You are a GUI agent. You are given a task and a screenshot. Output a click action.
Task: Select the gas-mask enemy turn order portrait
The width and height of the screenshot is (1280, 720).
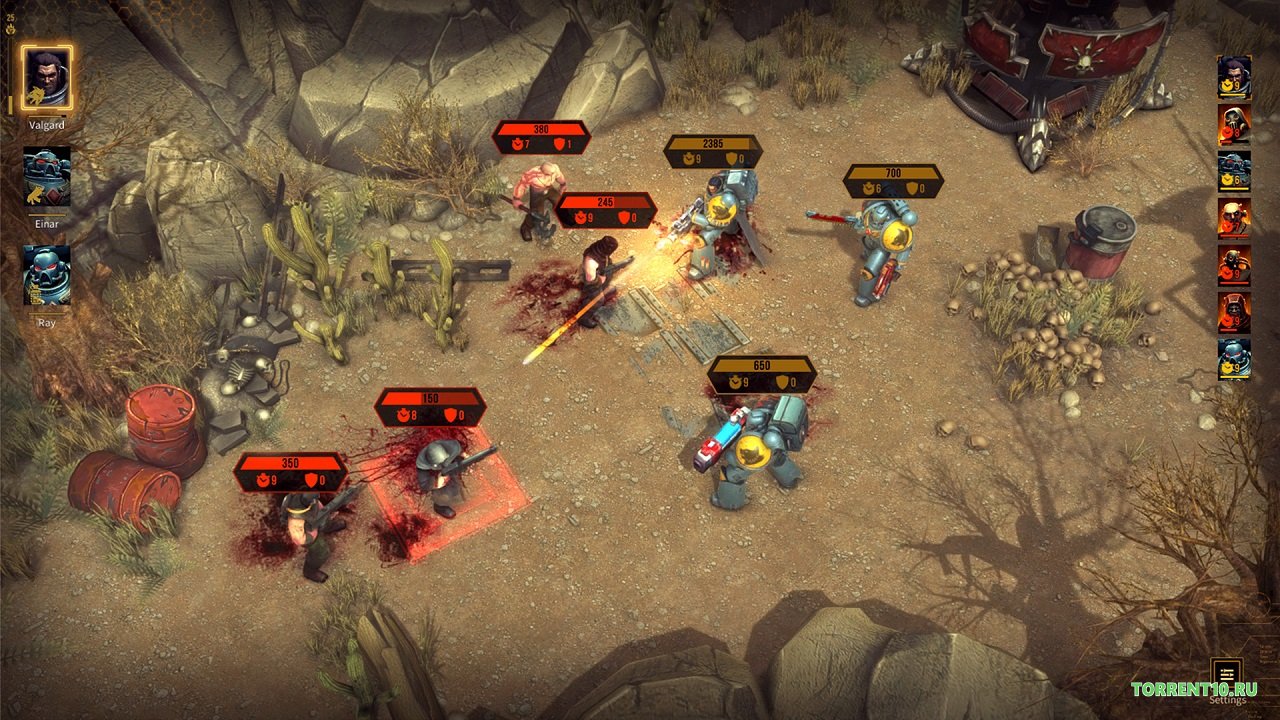click(1234, 266)
